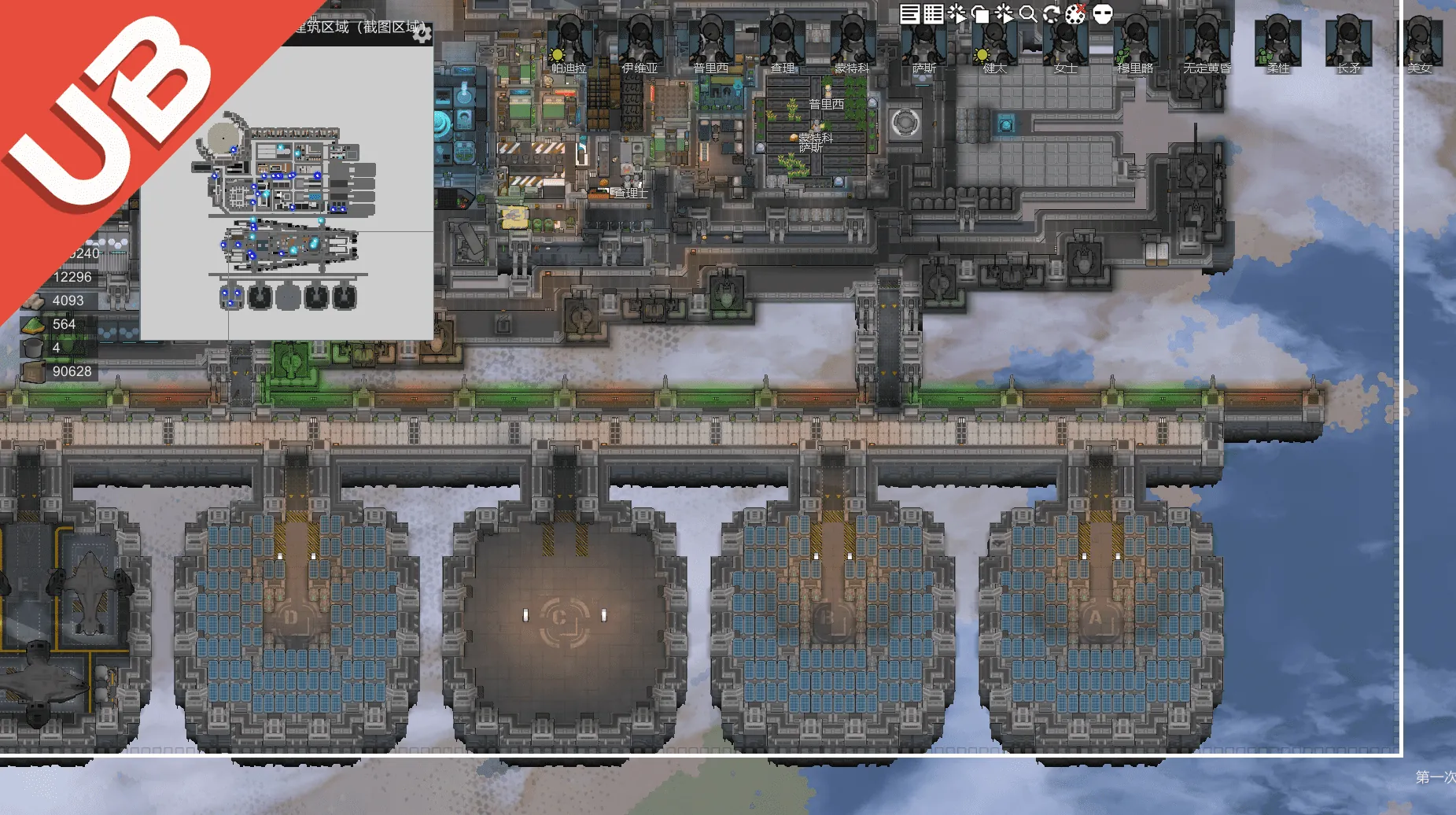This screenshot has height=815, width=1456.
Task: Click the circular refresh arrow icon
Action: click(x=1051, y=14)
